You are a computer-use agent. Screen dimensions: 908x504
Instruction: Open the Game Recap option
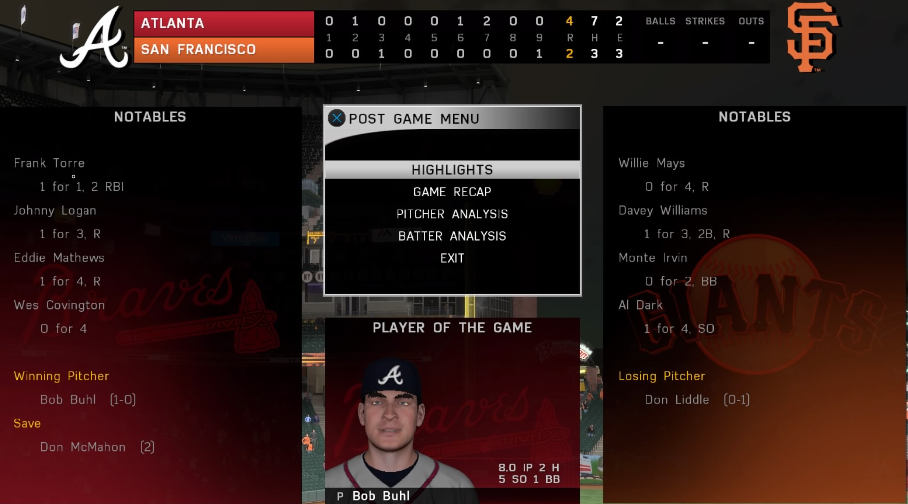point(452,192)
